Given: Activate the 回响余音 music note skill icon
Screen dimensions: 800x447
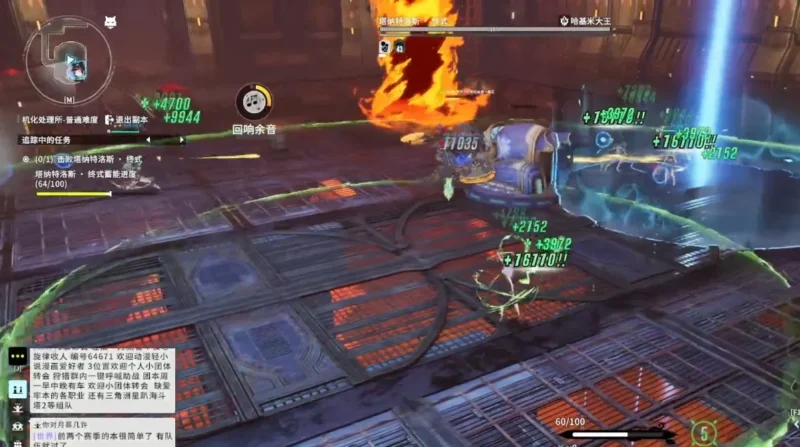Looking at the screenshot, I should 254,101.
